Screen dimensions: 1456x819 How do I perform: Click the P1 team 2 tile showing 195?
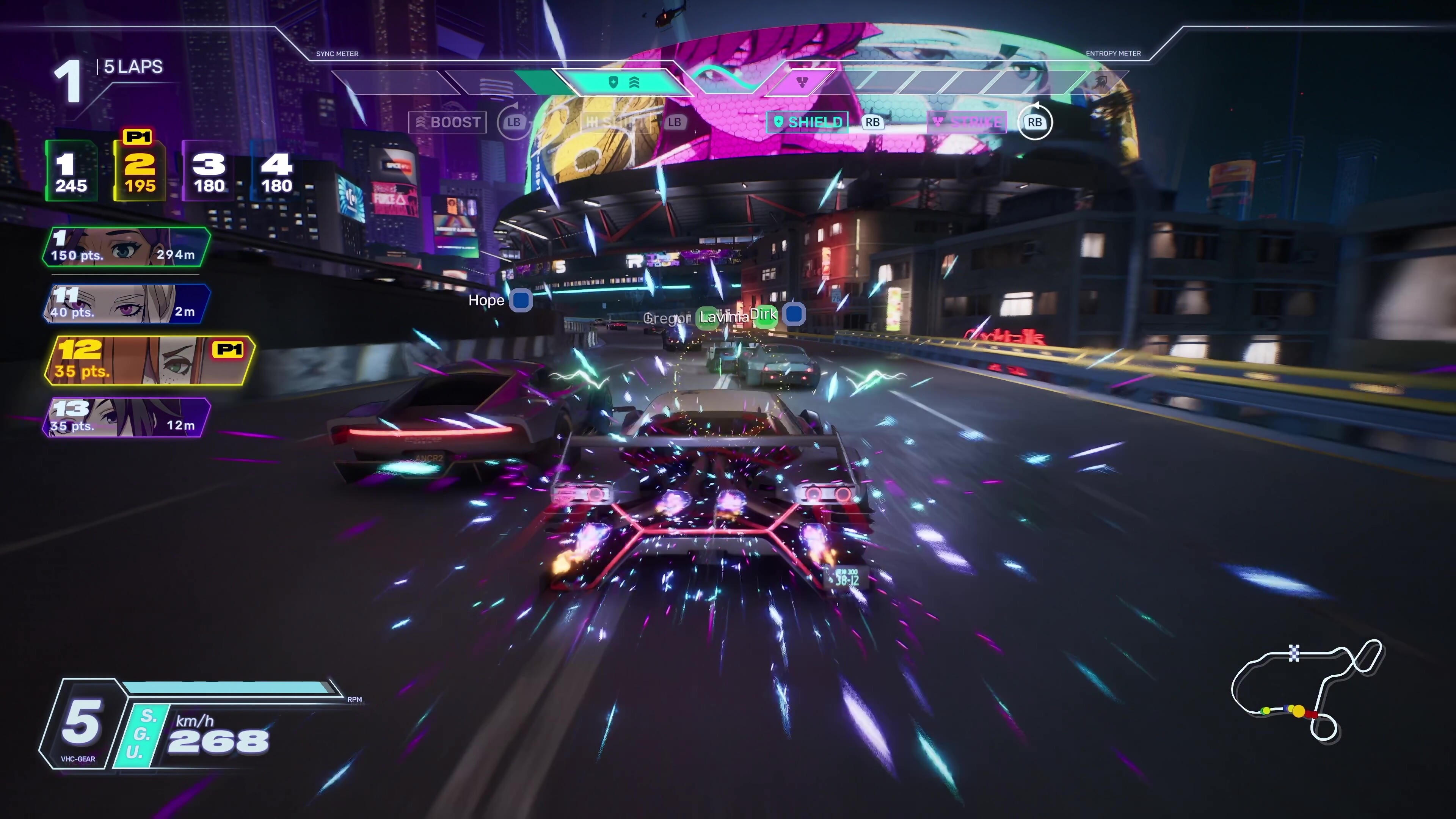coord(140,172)
